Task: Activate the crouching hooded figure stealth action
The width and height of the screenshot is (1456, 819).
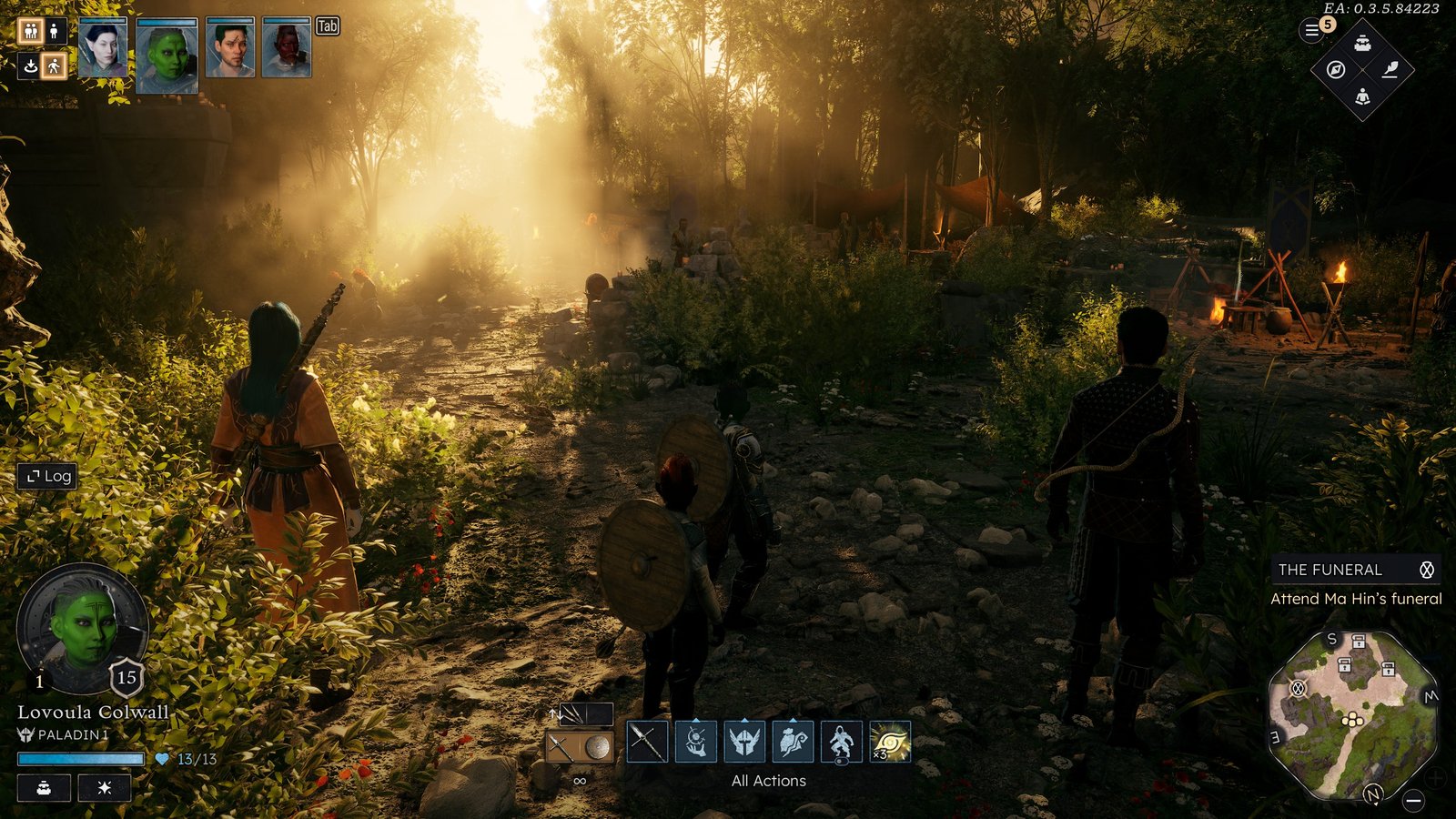Action: tap(841, 742)
